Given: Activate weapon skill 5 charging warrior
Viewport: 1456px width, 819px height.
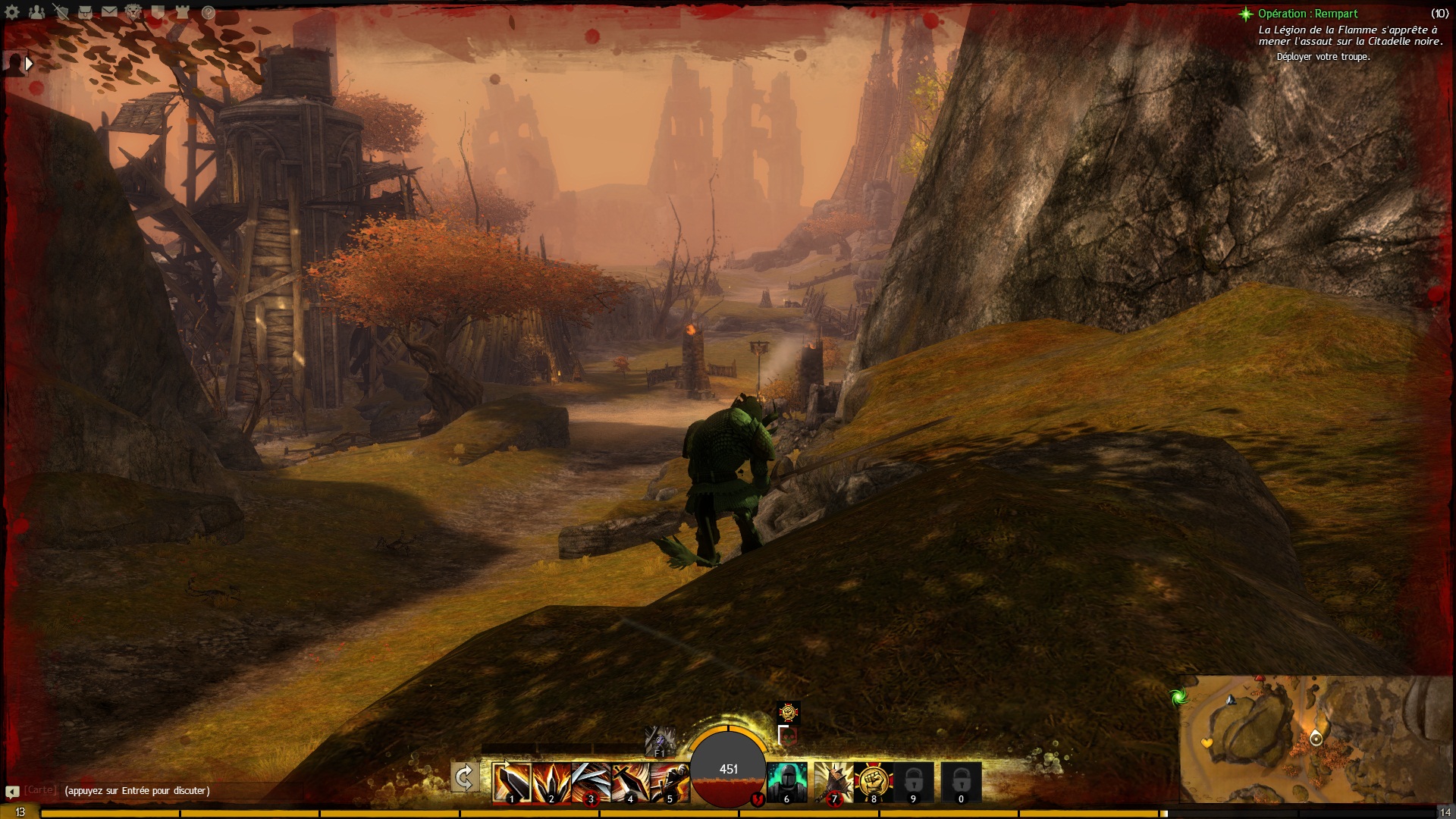Looking at the screenshot, I should coord(670,782).
